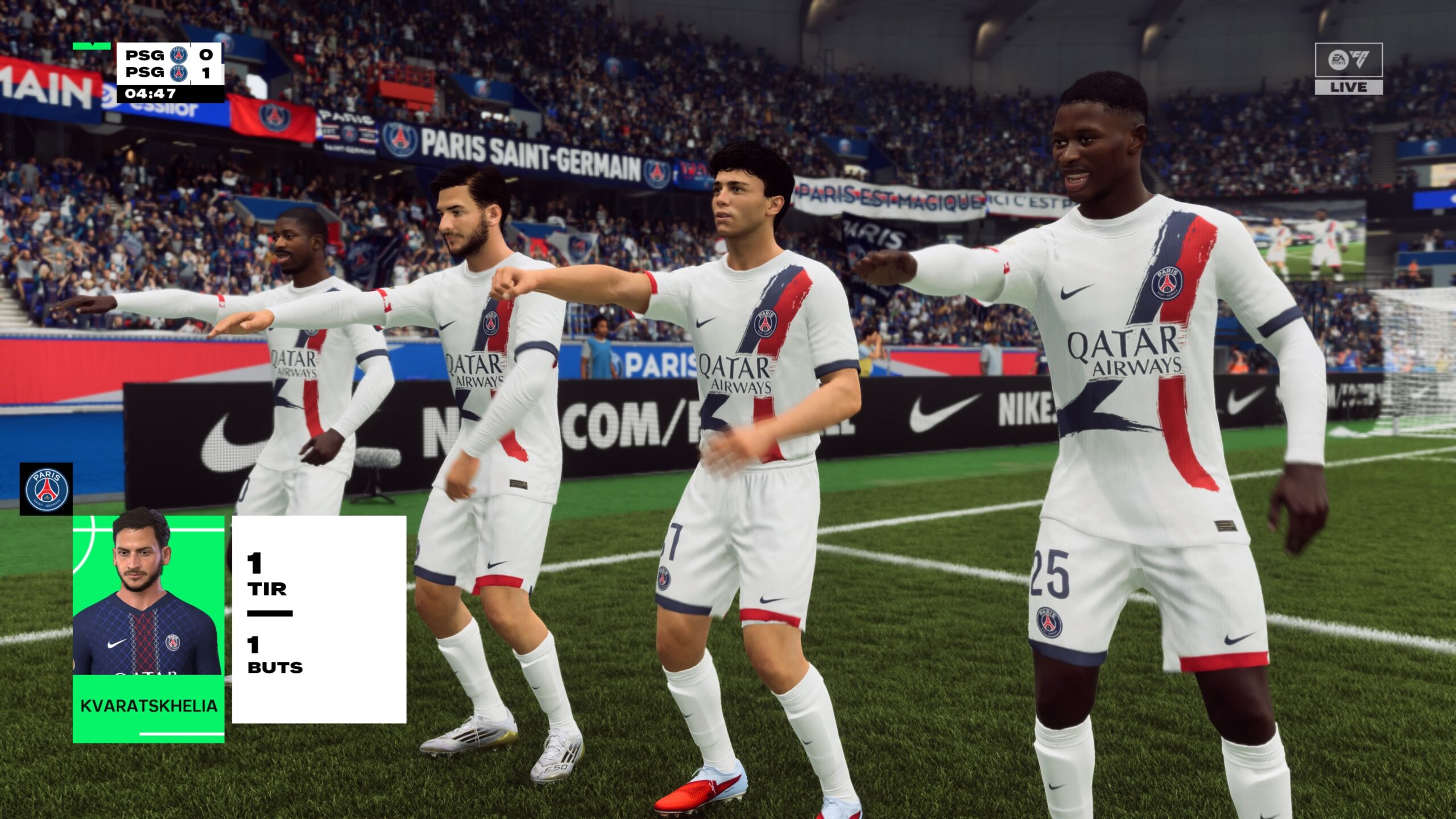Click the PSG crest on the bottom scoreboard row
The height and width of the screenshot is (819, 1456).
point(179,75)
